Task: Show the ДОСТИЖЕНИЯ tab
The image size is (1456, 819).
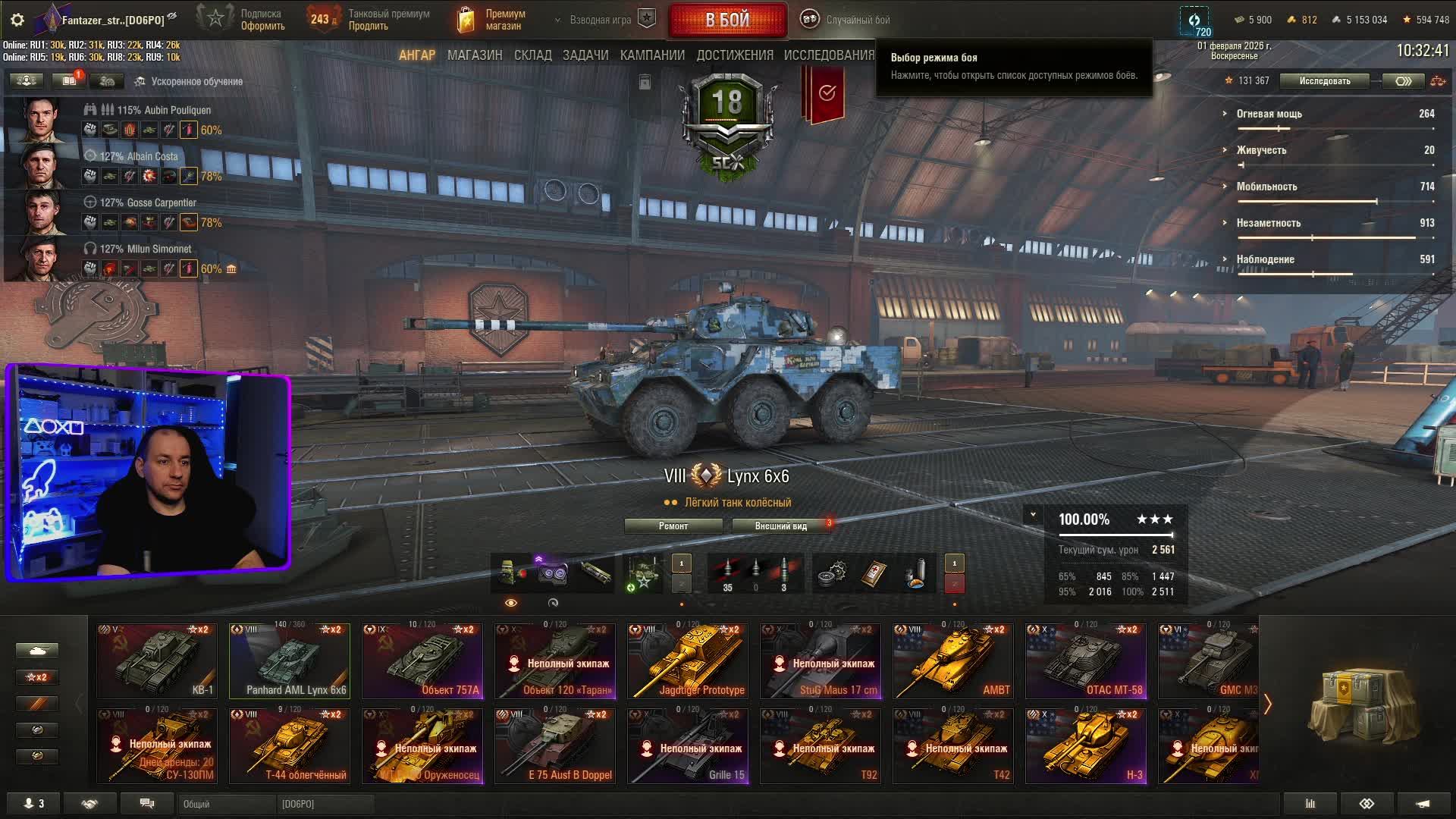Action: click(x=735, y=55)
